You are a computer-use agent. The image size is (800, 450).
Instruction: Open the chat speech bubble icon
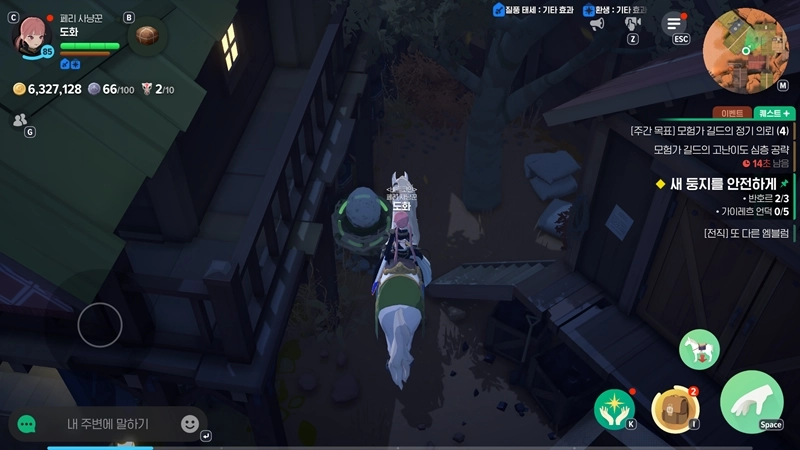point(27,424)
